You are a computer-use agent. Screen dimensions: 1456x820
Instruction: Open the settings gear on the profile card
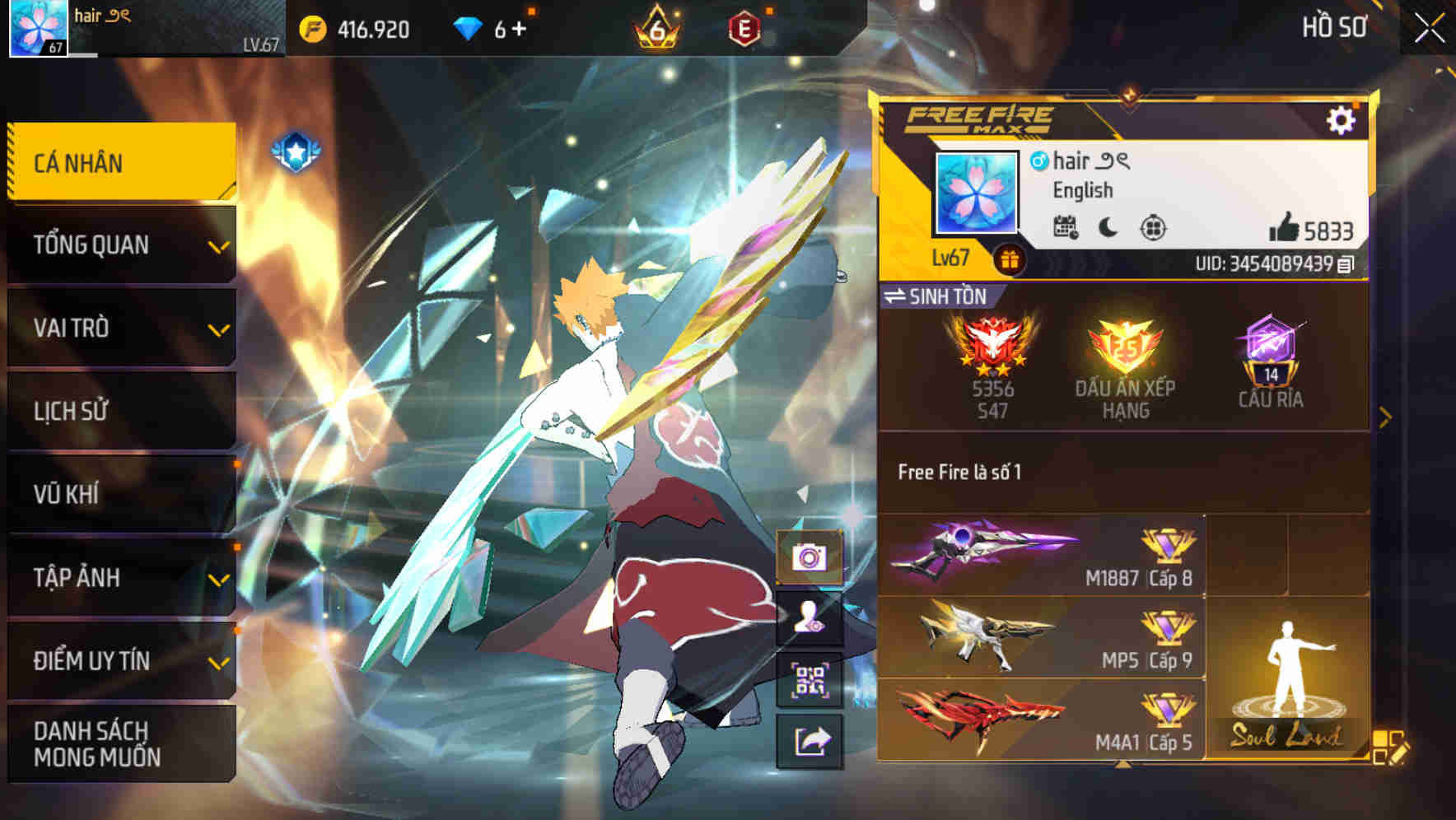(1342, 119)
